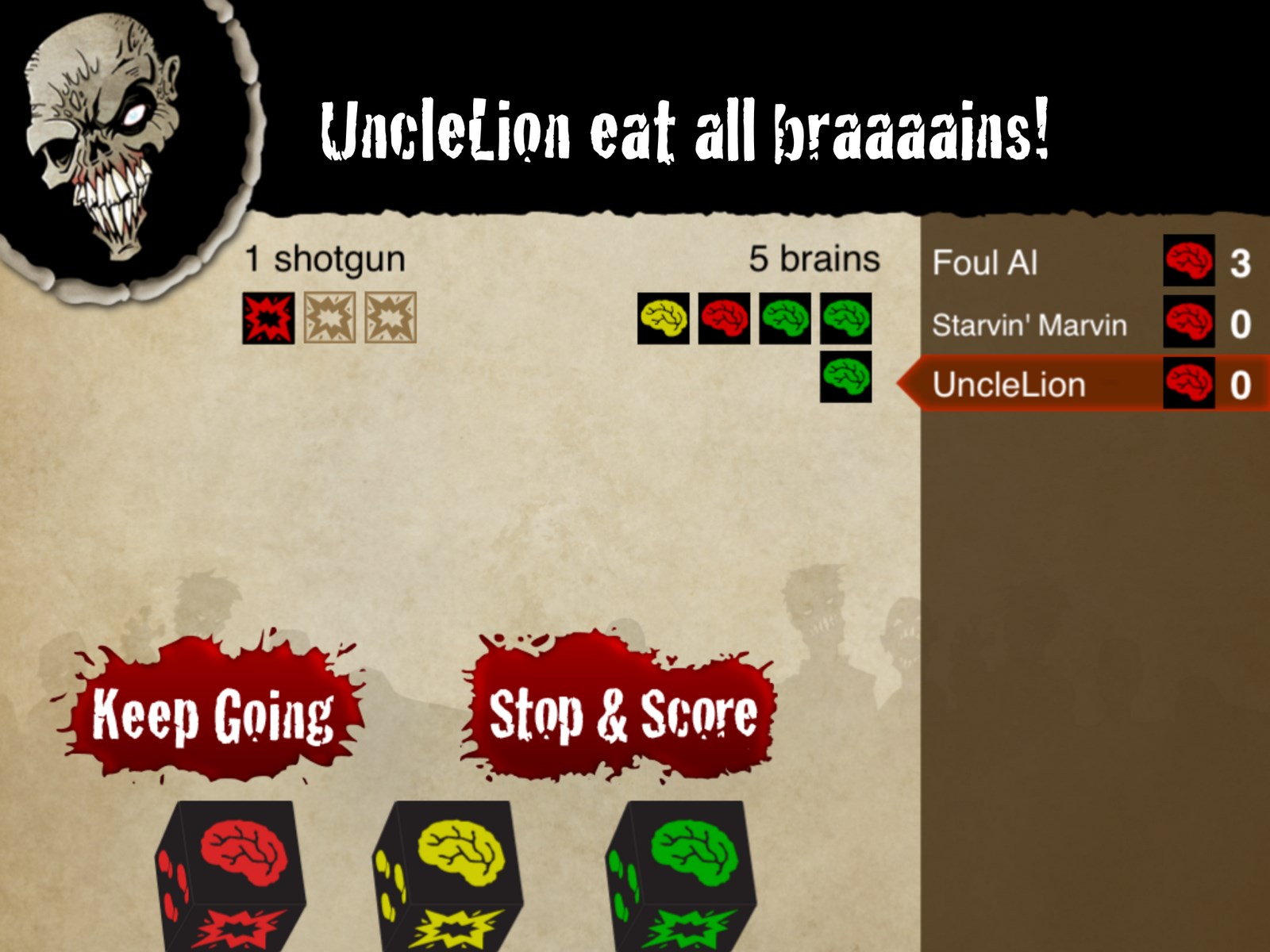The width and height of the screenshot is (1270, 952).
Task: Click the red shotgun blast icon
Action: click(x=268, y=318)
